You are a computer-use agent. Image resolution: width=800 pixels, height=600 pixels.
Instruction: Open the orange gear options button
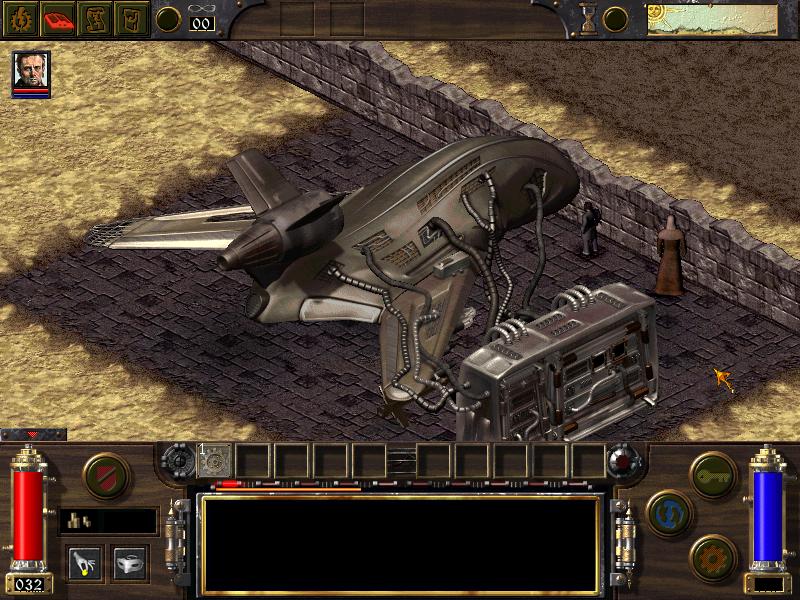[x=713, y=555]
